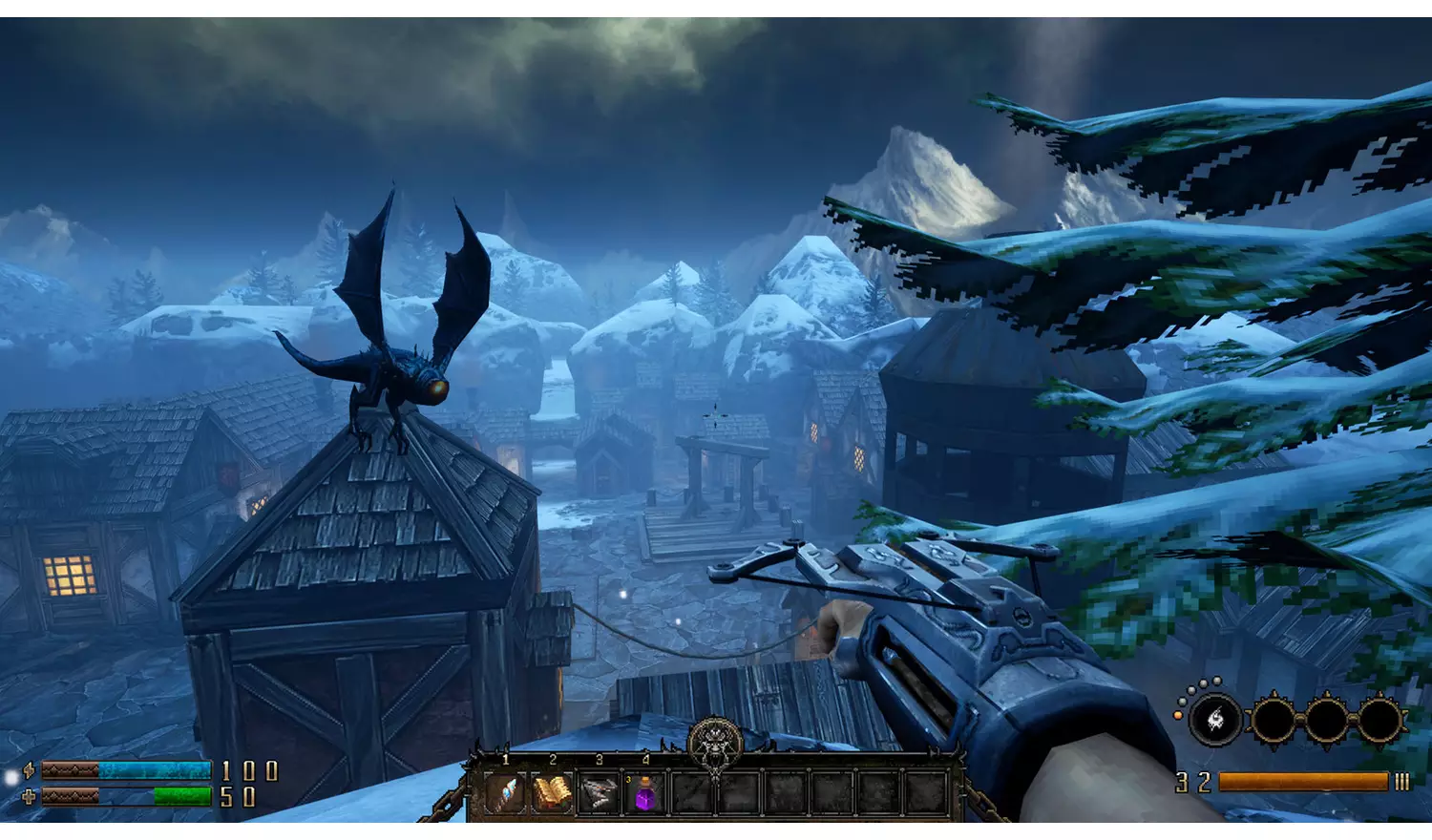Click the rightmost spiked spell slot
This screenshot has width=1432, height=840.
point(1381,720)
